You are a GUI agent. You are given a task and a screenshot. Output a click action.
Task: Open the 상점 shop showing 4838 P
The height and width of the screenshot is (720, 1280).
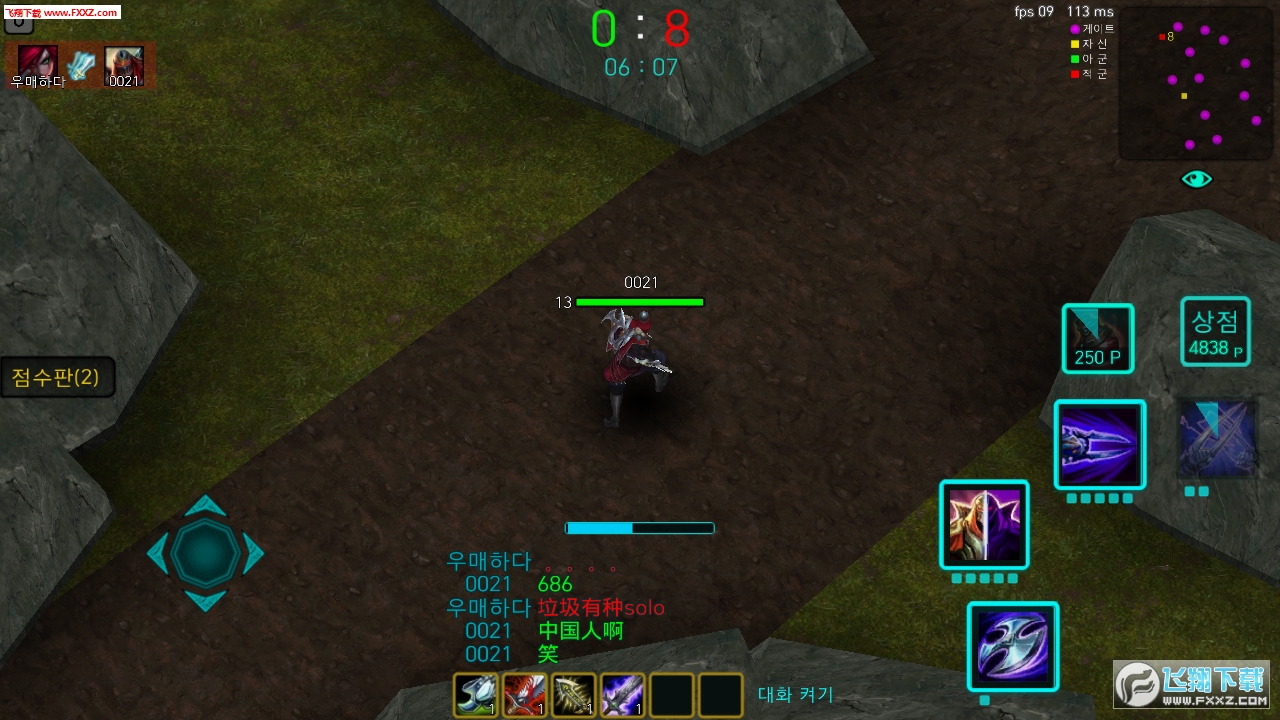1215,332
